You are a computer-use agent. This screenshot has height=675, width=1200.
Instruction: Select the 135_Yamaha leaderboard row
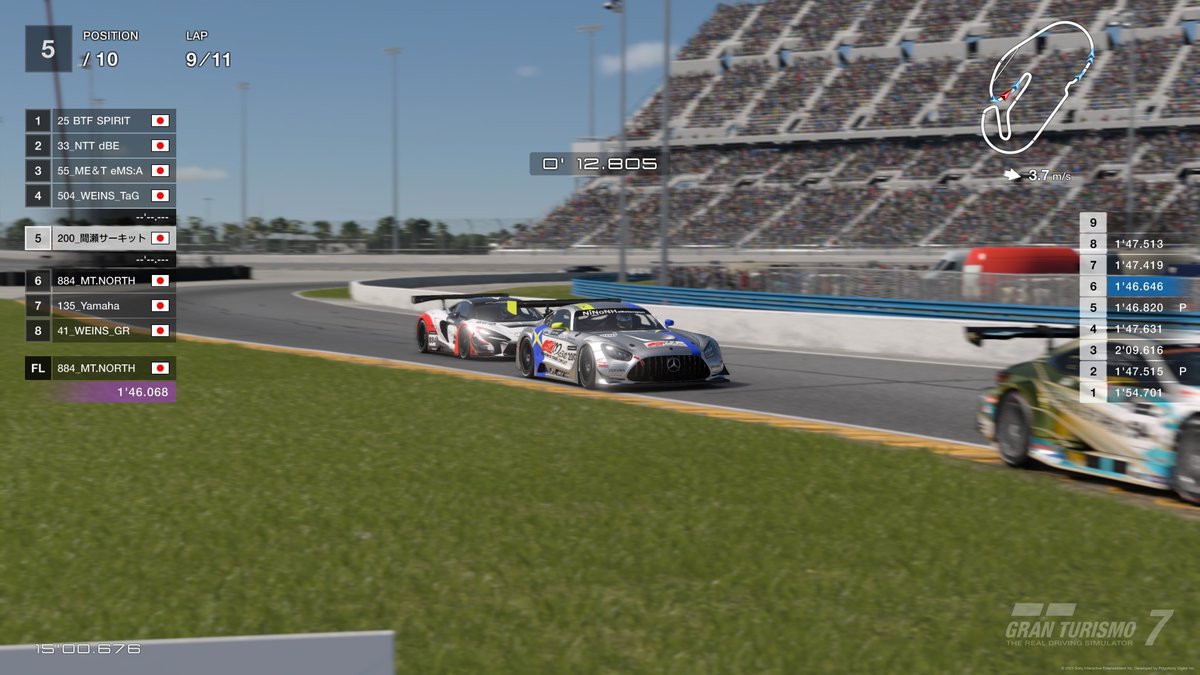point(100,306)
